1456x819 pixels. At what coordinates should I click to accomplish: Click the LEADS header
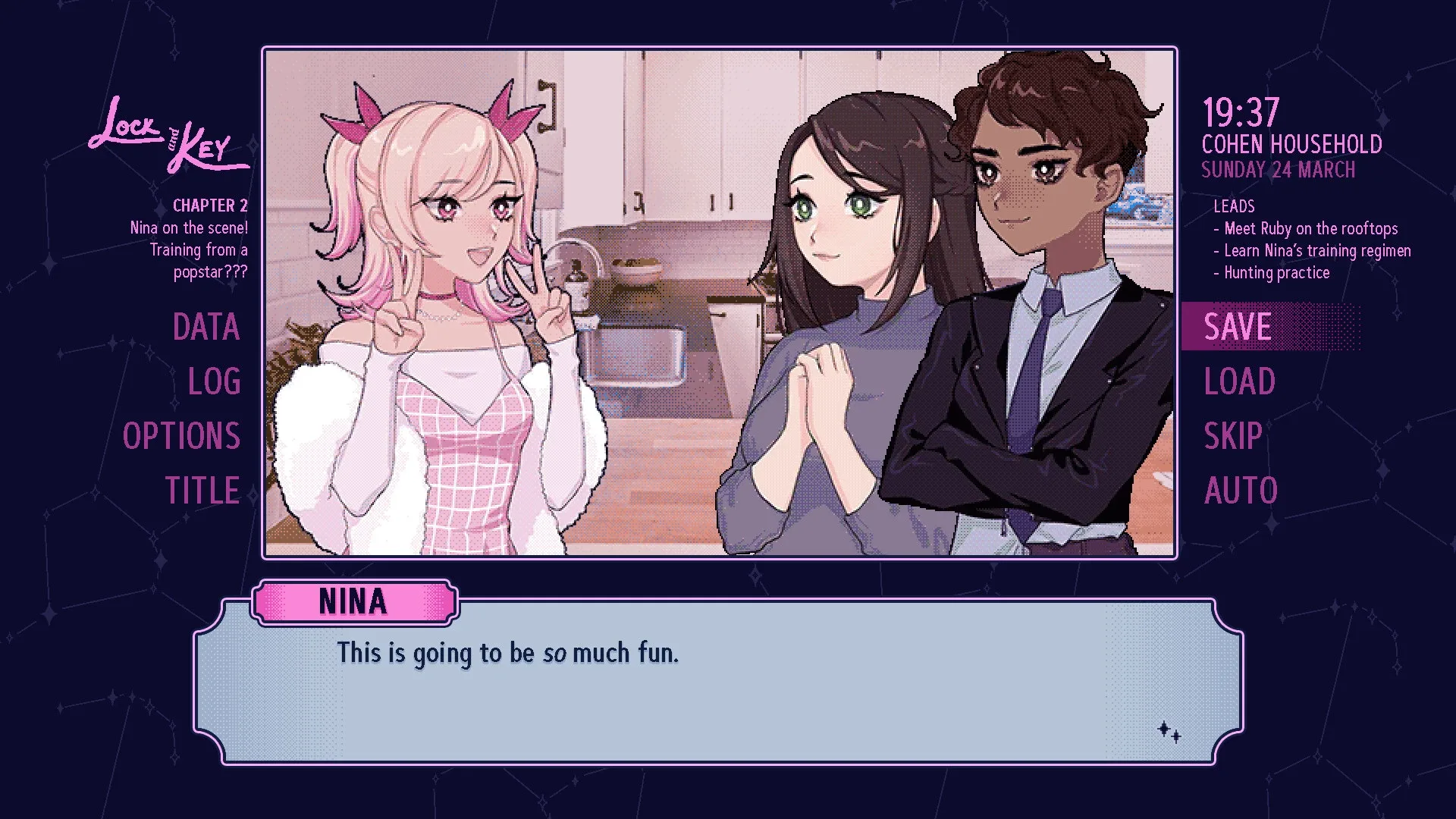pyautogui.click(x=1235, y=206)
